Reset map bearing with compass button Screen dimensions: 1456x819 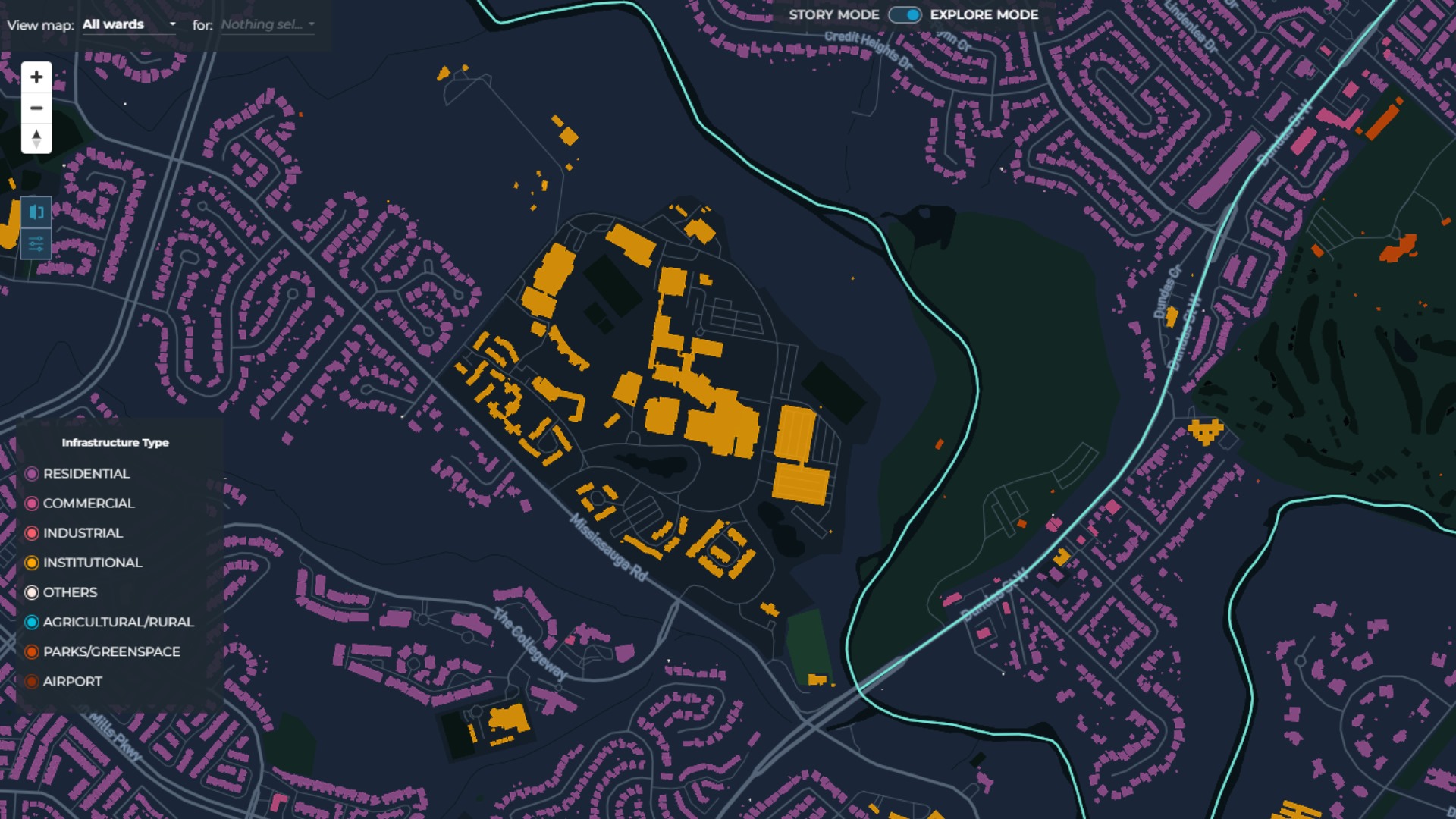[x=36, y=139]
